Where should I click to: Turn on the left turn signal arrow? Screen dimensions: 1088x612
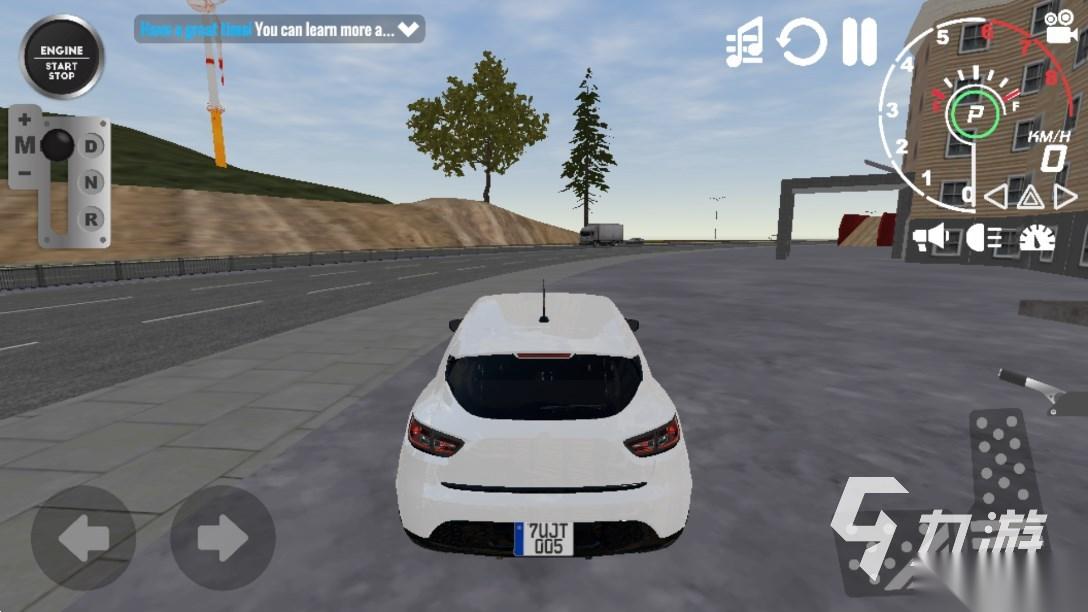click(x=995, y=197)
